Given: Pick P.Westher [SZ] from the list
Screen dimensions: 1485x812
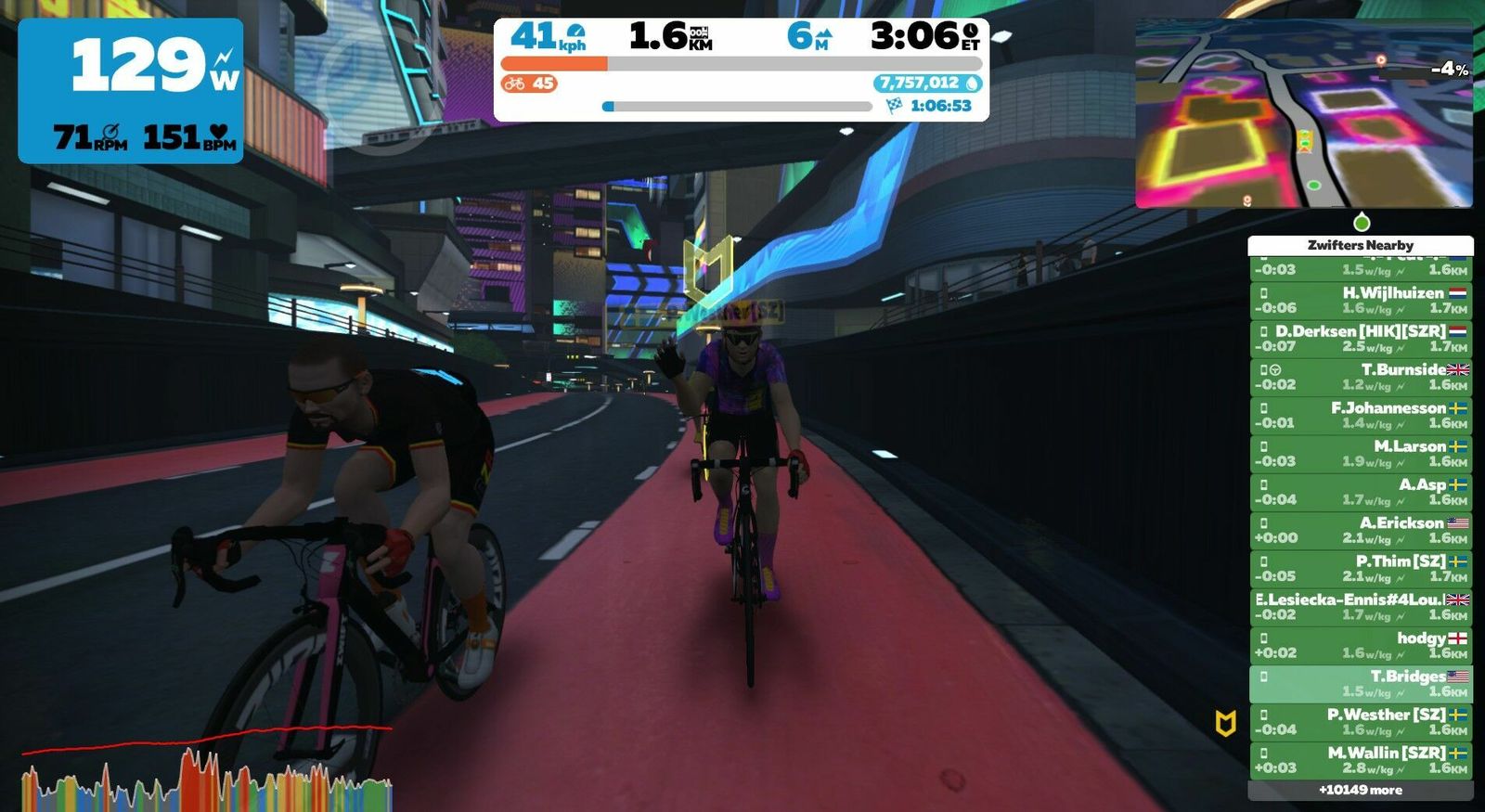Looking at the screenshot, I should click(1360, 721).
